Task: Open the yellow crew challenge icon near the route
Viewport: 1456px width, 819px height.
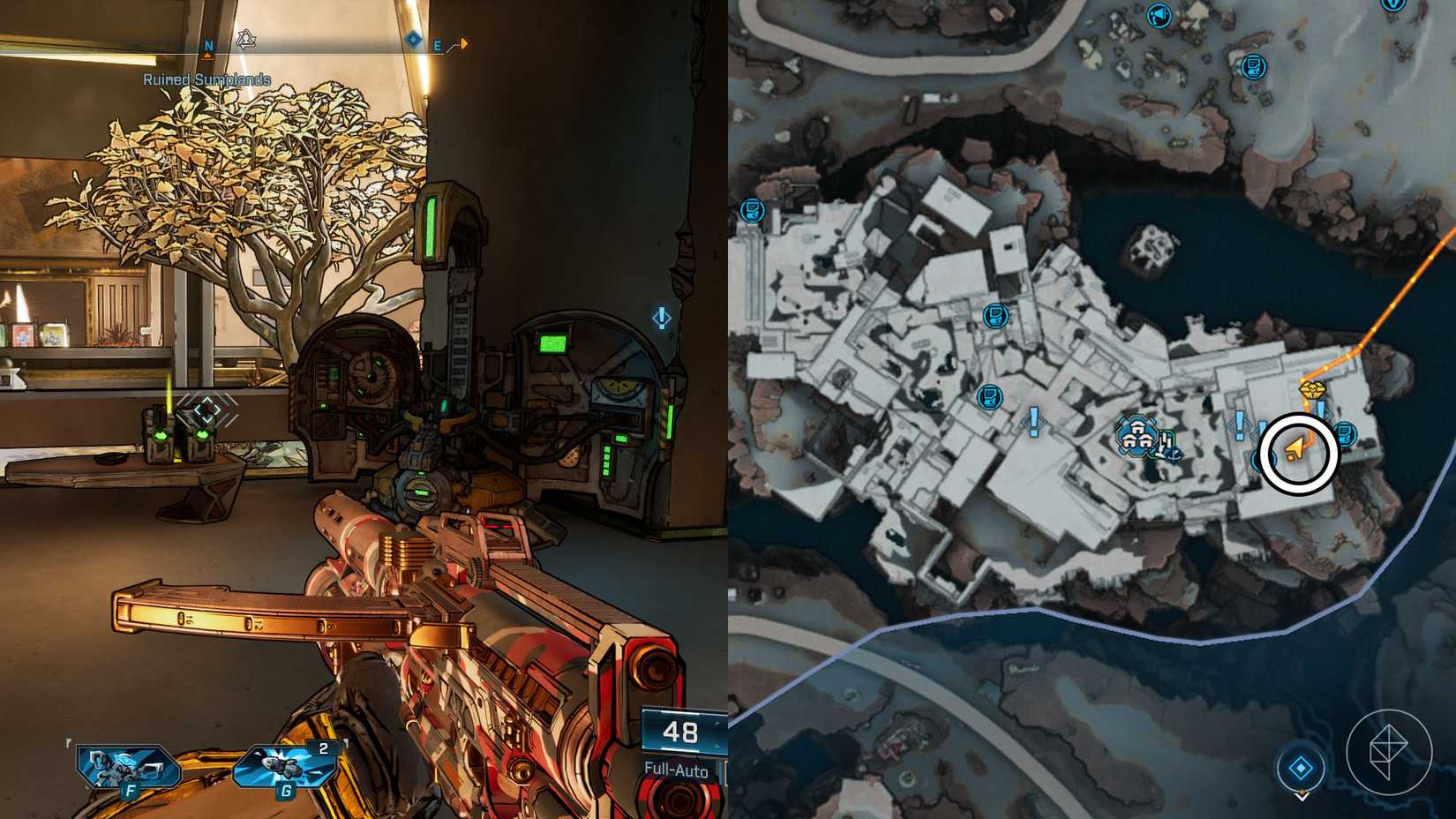Action: pos(1314,389)
